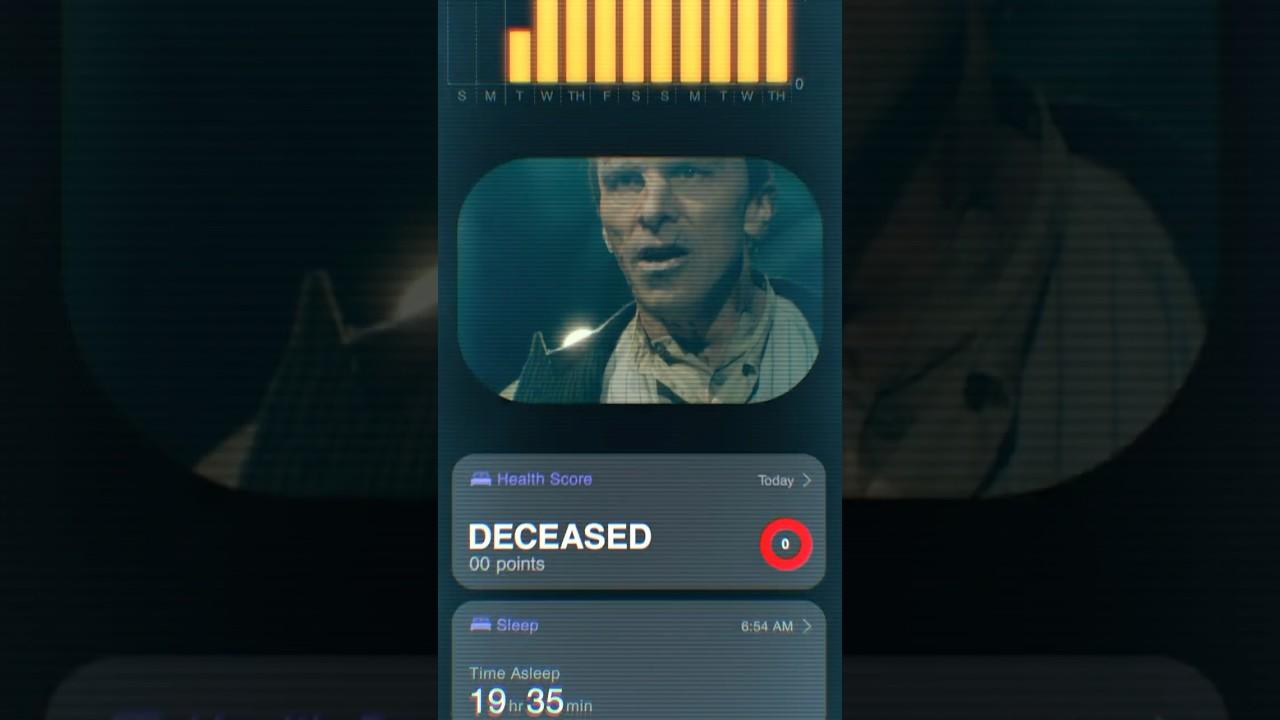Click the final Thursday bar on the right
The width and height of the screenshot is (1280, 720).
point(777,40)
